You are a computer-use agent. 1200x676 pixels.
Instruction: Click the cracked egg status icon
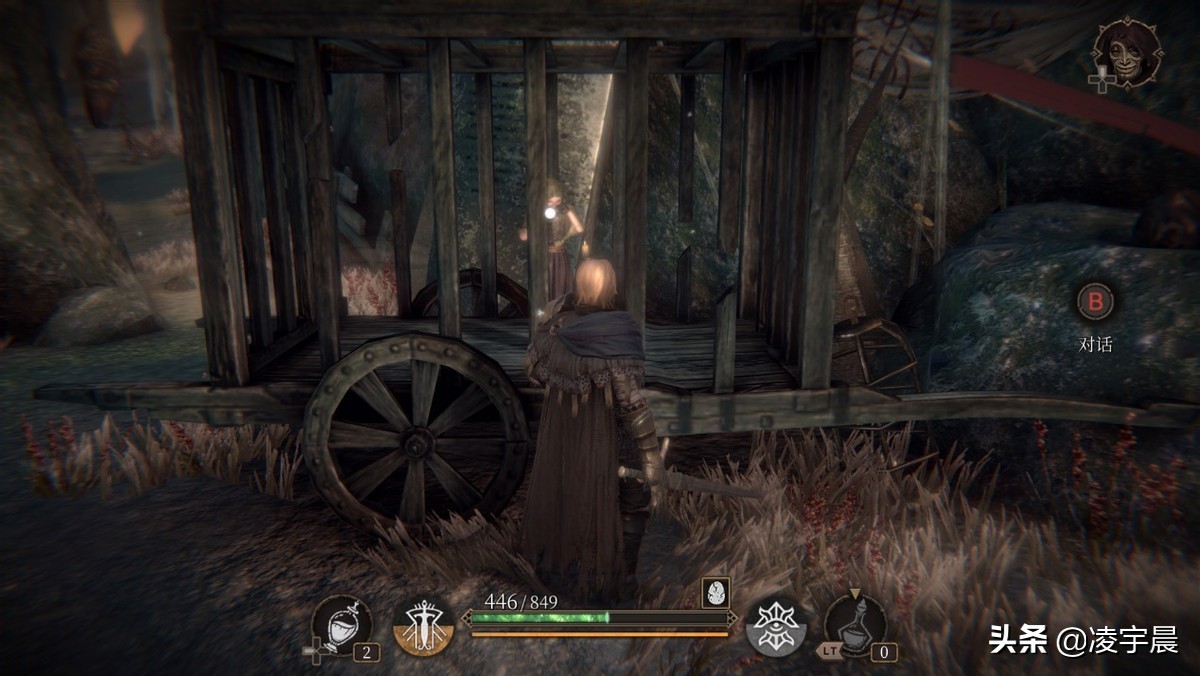pos(714,592)
